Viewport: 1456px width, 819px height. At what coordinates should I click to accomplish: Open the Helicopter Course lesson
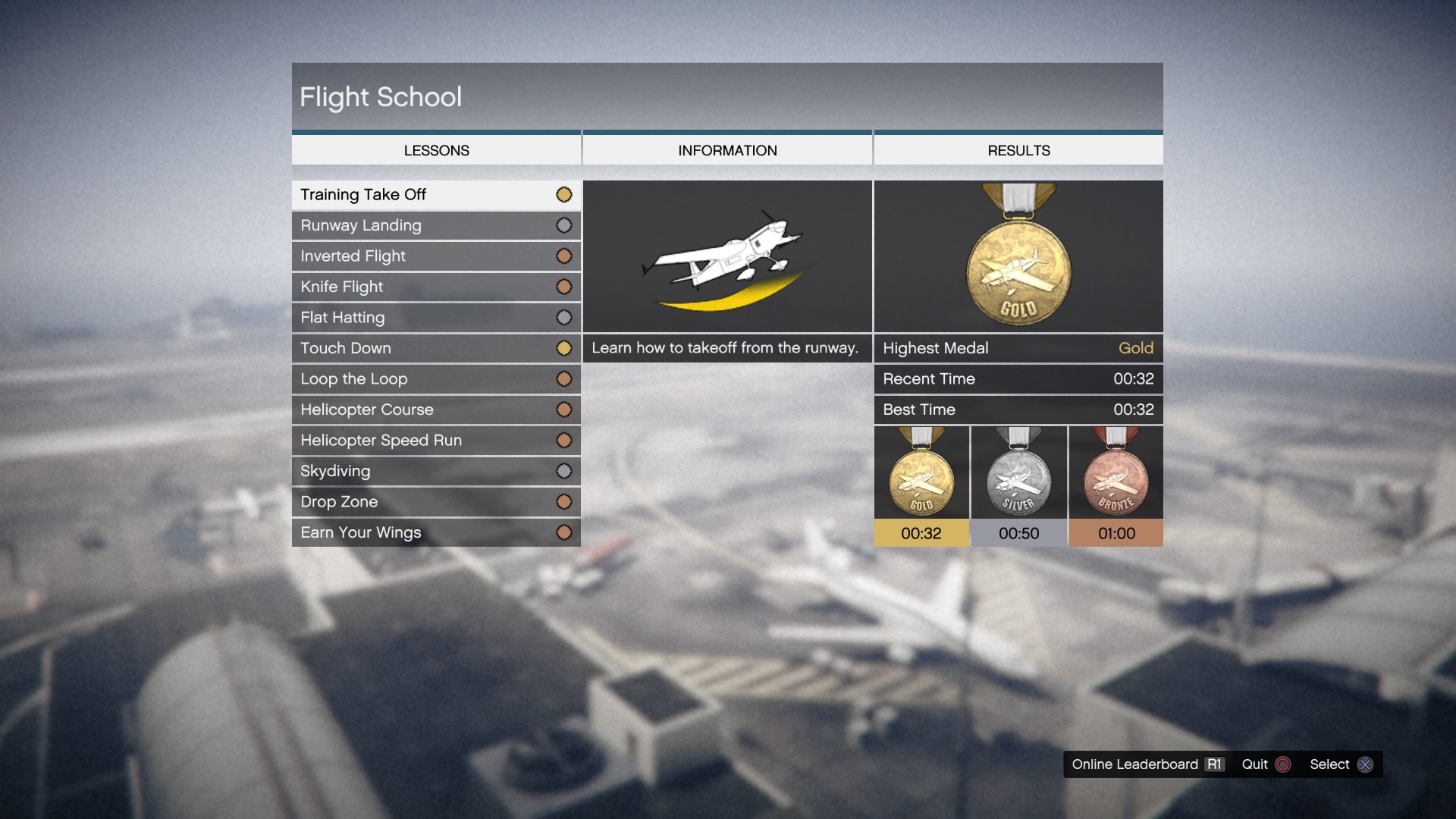pyautogui.click(x=436, y=409)
